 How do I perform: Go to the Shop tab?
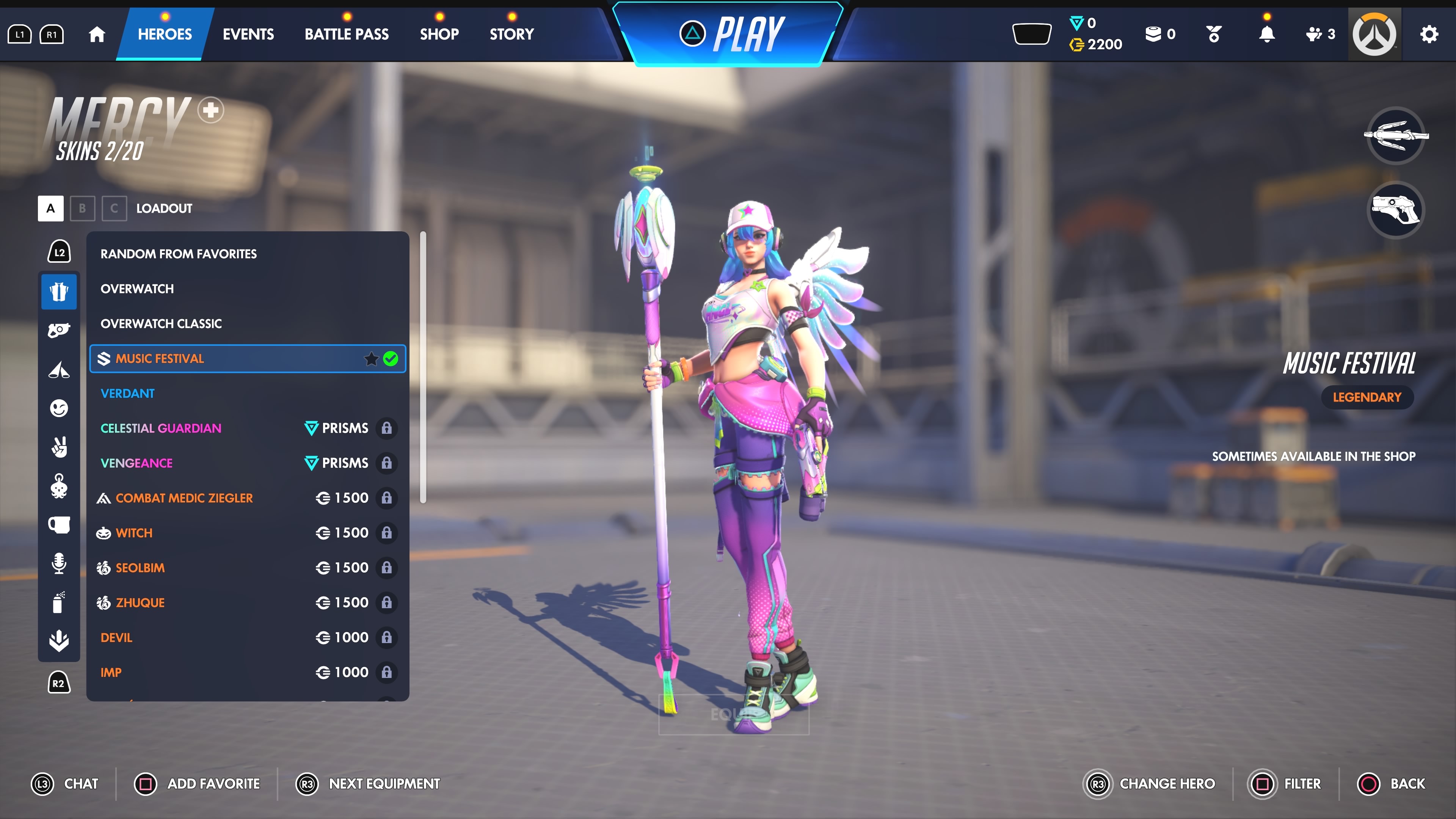pyautogui.click(x=439, y=34)
